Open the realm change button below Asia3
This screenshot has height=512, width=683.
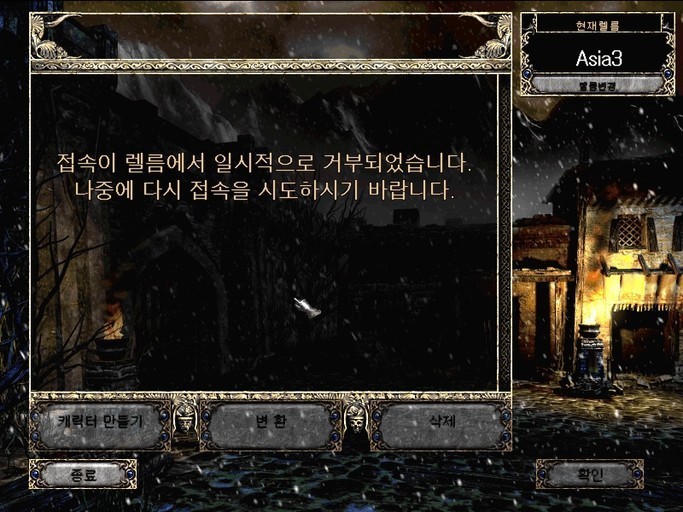pyautogui.click(x=598, y=86)
